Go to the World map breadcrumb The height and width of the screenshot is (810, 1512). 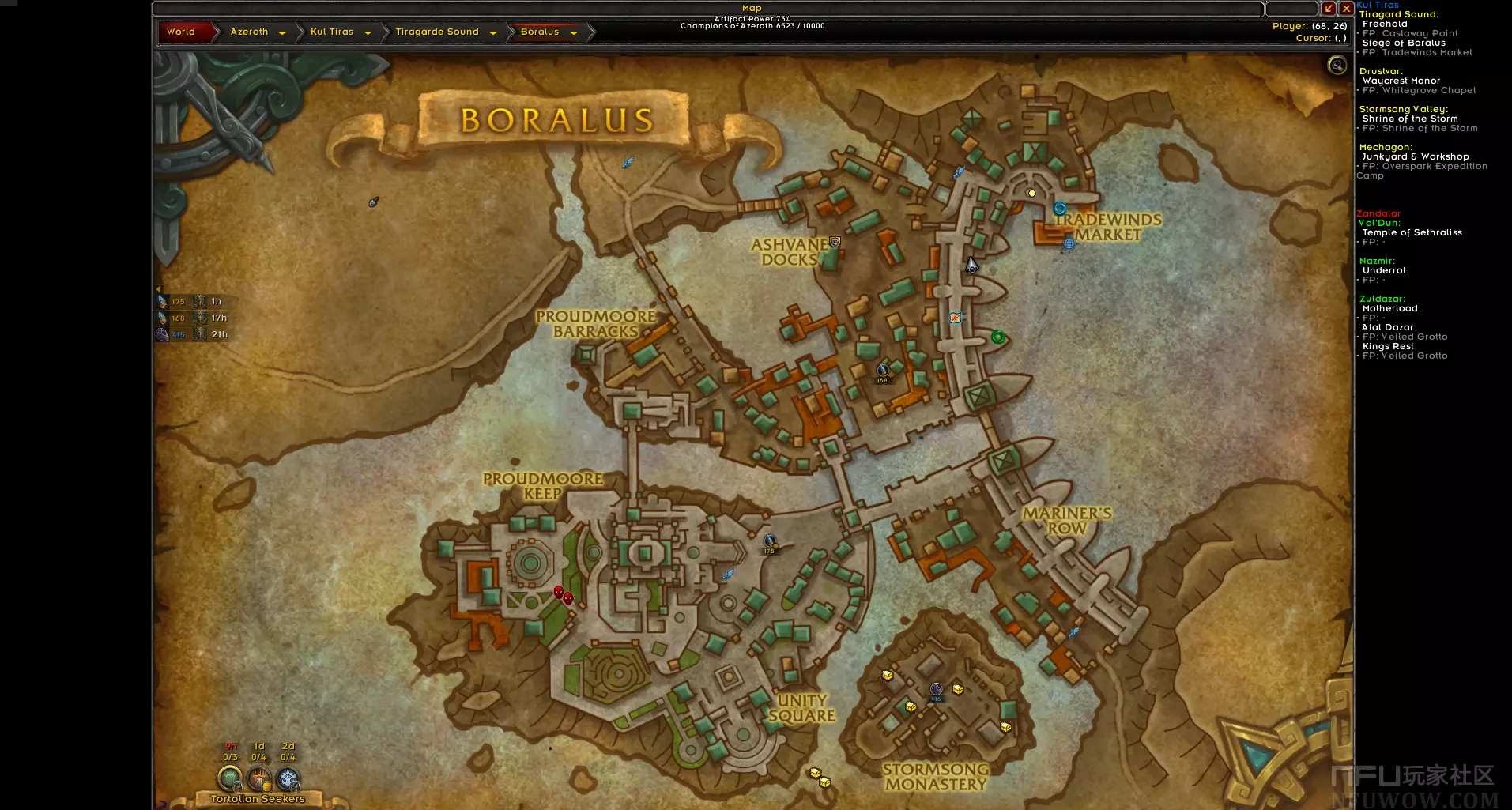click(x=181, y=32)
